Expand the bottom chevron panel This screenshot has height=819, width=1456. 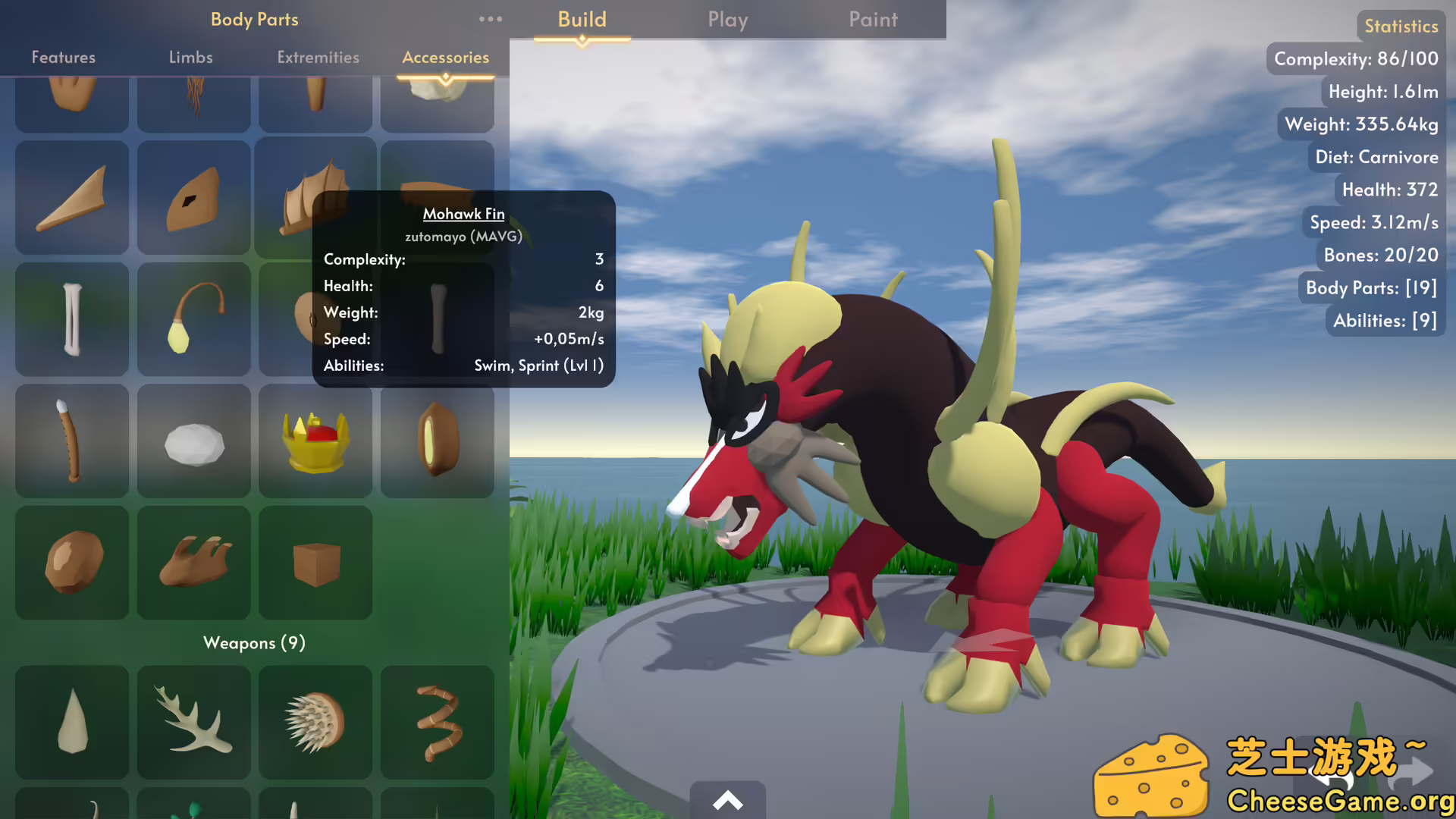click(728, 800)
